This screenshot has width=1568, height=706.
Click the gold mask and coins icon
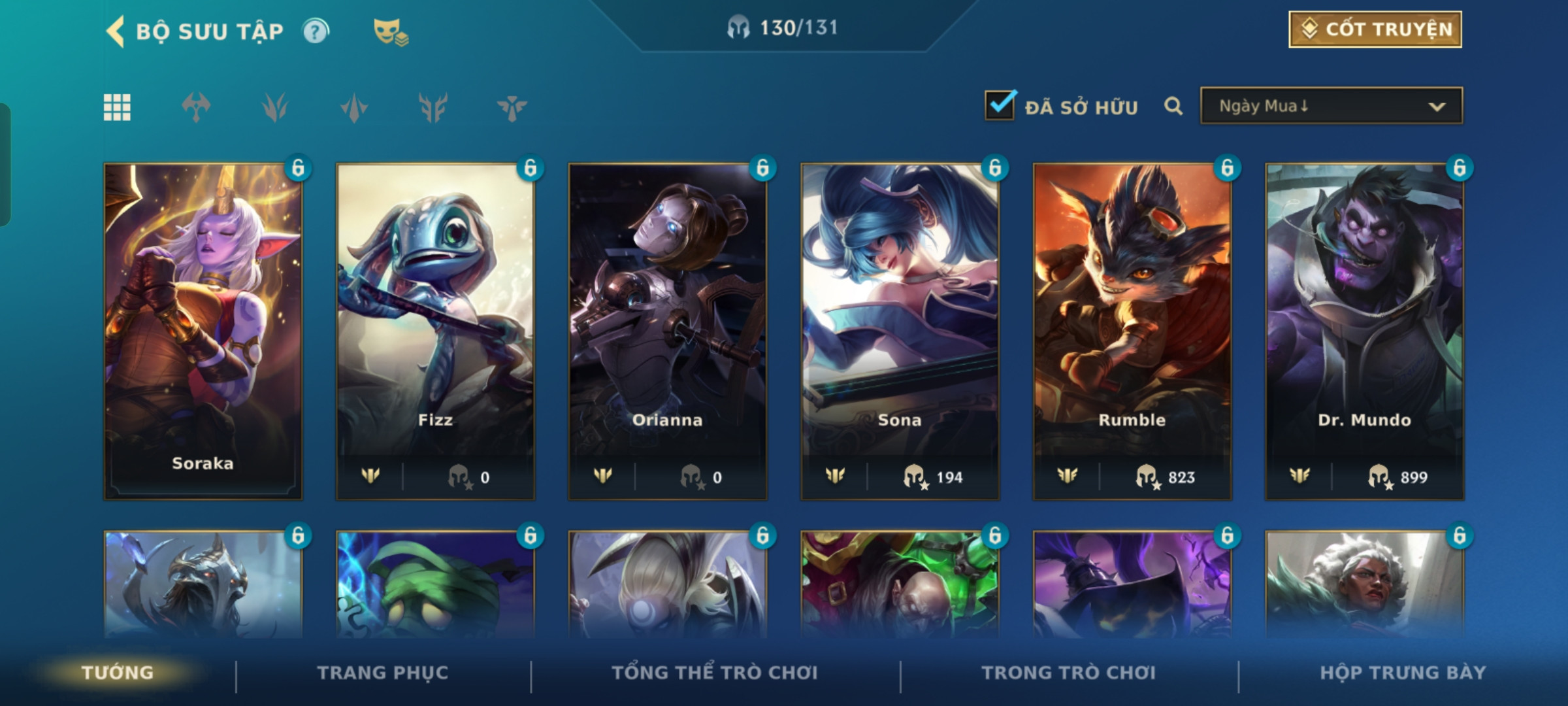[x=390, y=31]
